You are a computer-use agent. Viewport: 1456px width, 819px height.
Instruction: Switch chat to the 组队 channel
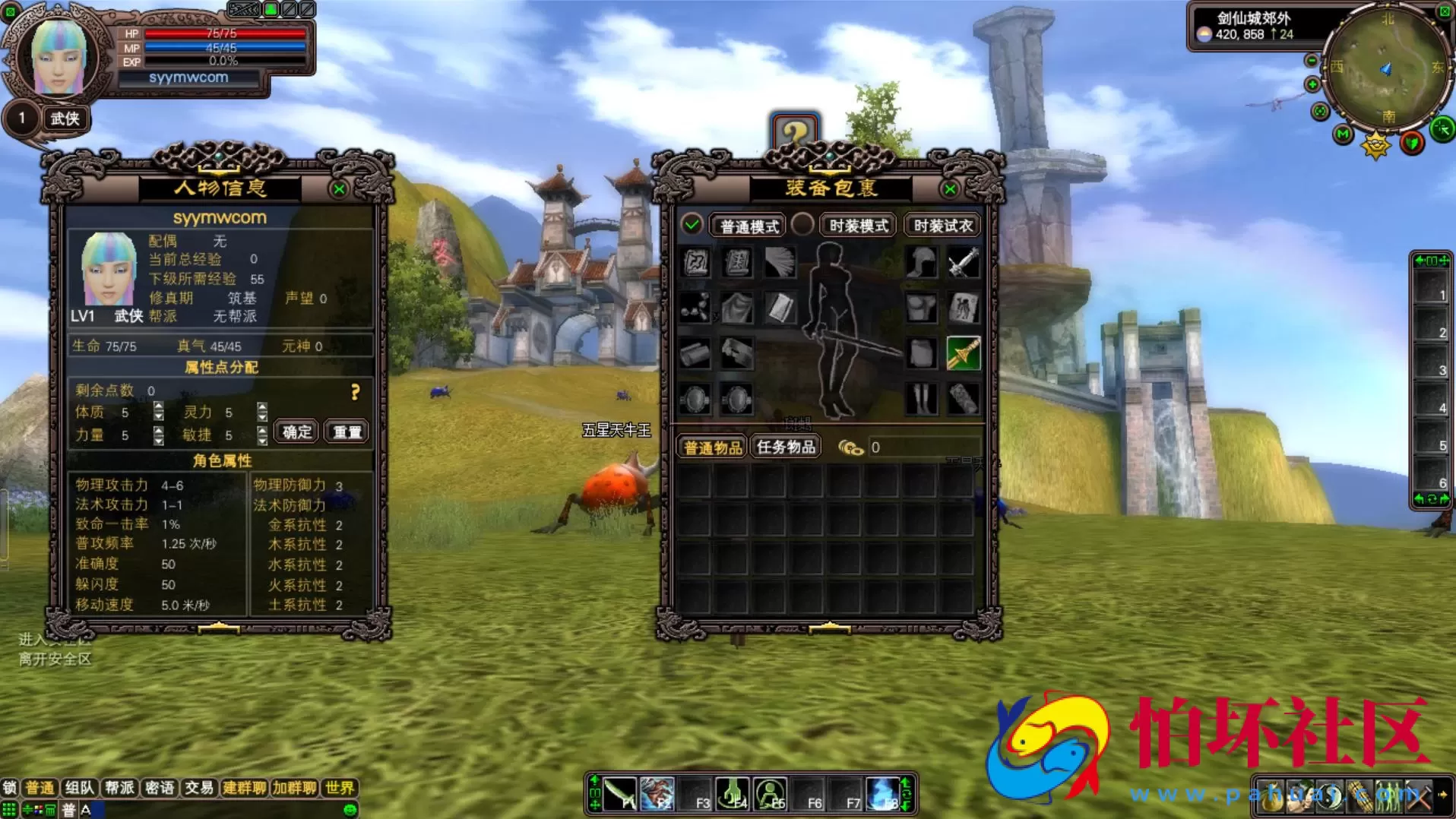pos(79,788)
